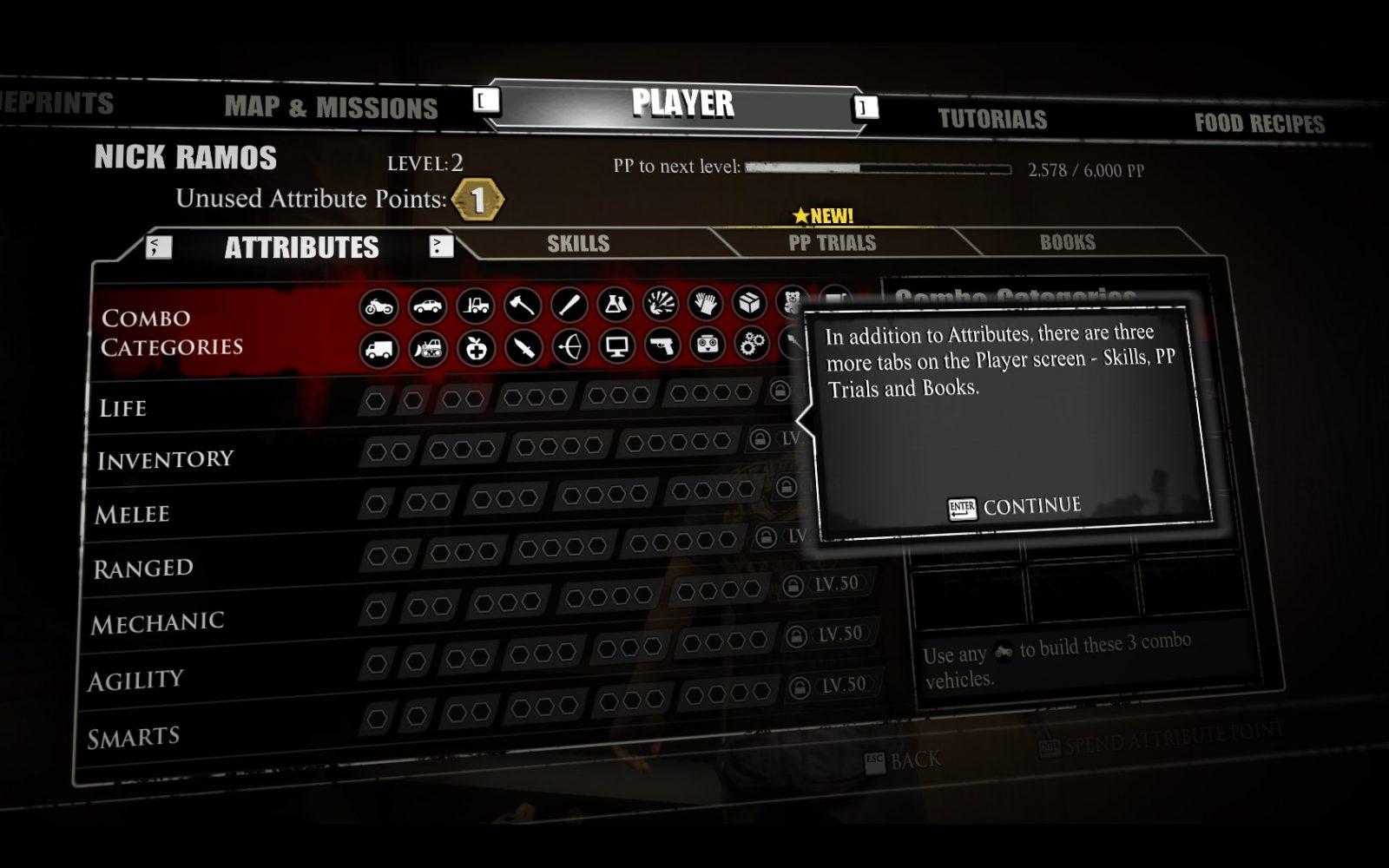Open the Food Recipes menu

(1259, 123)
